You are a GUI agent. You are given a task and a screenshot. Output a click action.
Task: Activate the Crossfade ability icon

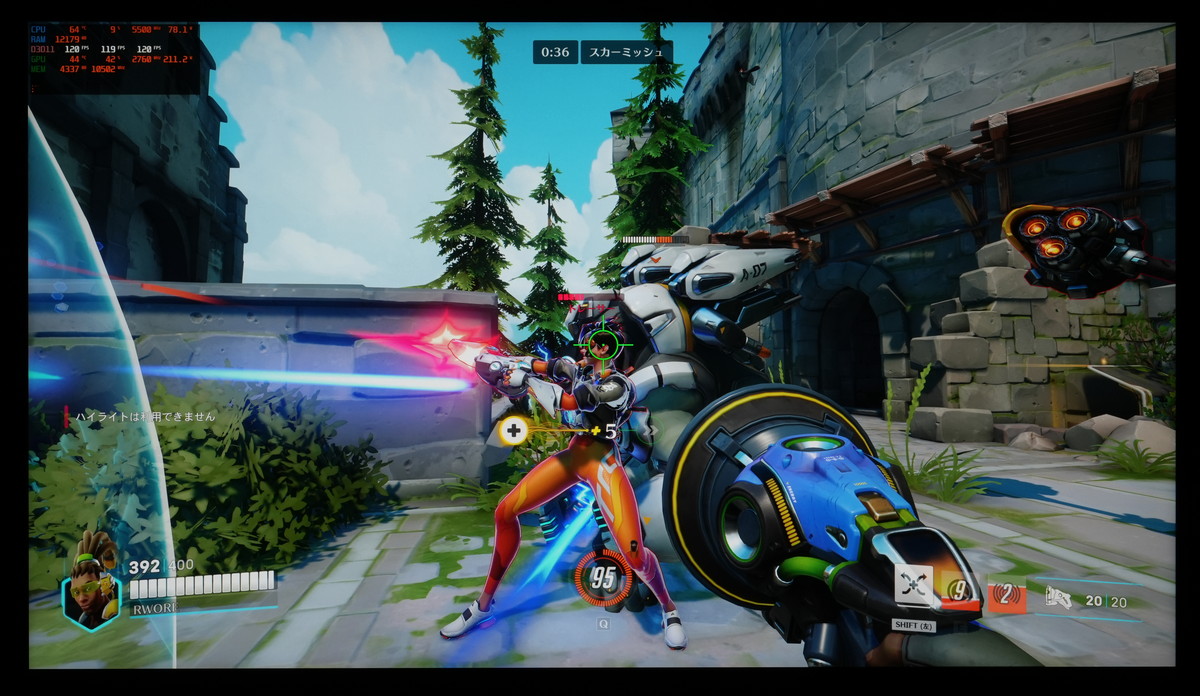[913, 585]
